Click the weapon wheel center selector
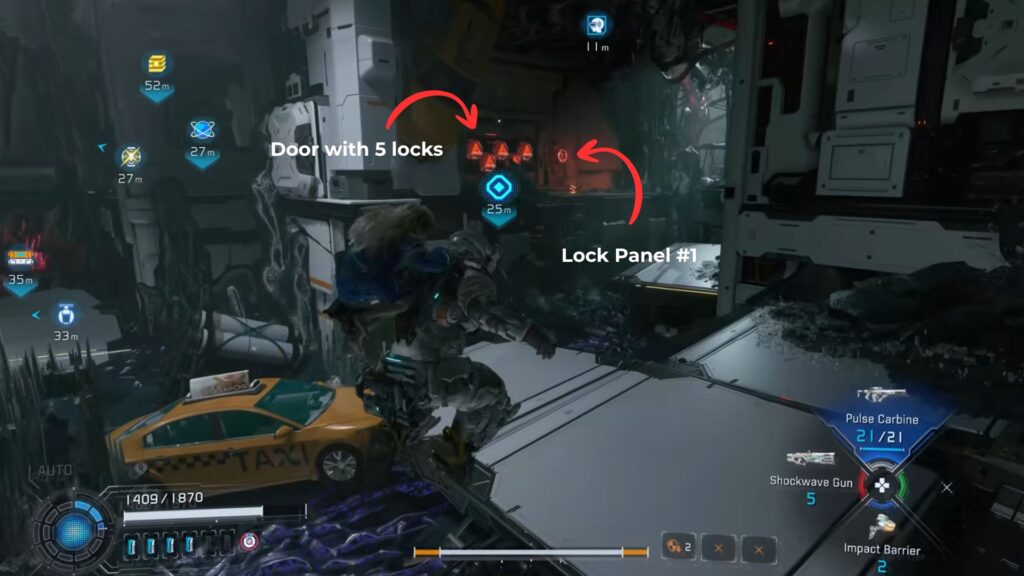Screen dimensions: 1024x576 click(x=882, y=487)
